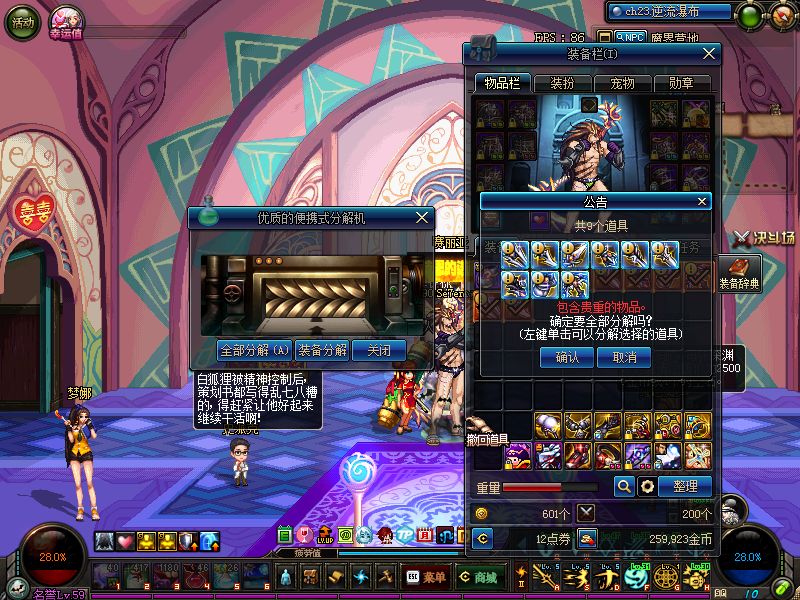Open the 装备辞典 equipment dictionary

[740, 273]
